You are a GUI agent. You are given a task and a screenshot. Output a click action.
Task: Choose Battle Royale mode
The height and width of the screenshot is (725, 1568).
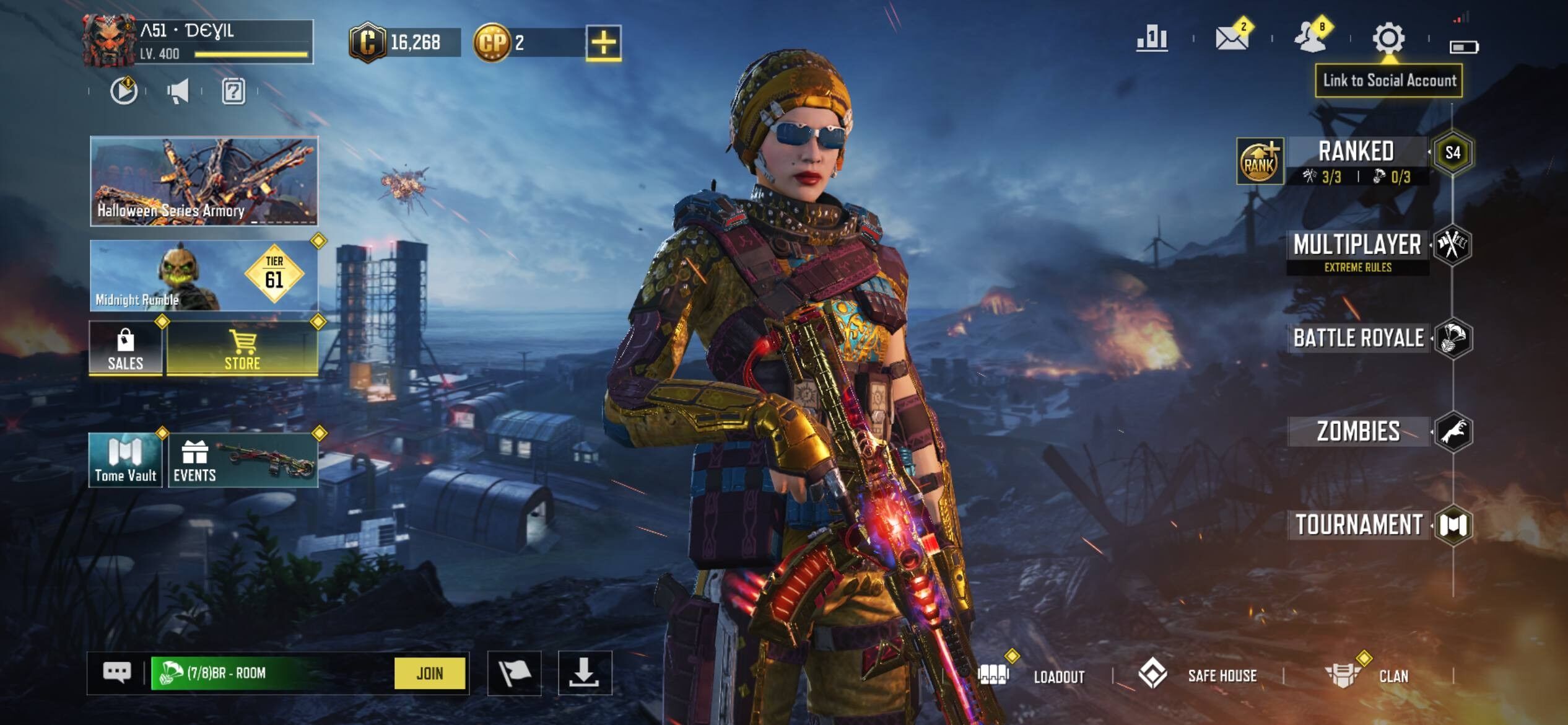(1358, 338)
